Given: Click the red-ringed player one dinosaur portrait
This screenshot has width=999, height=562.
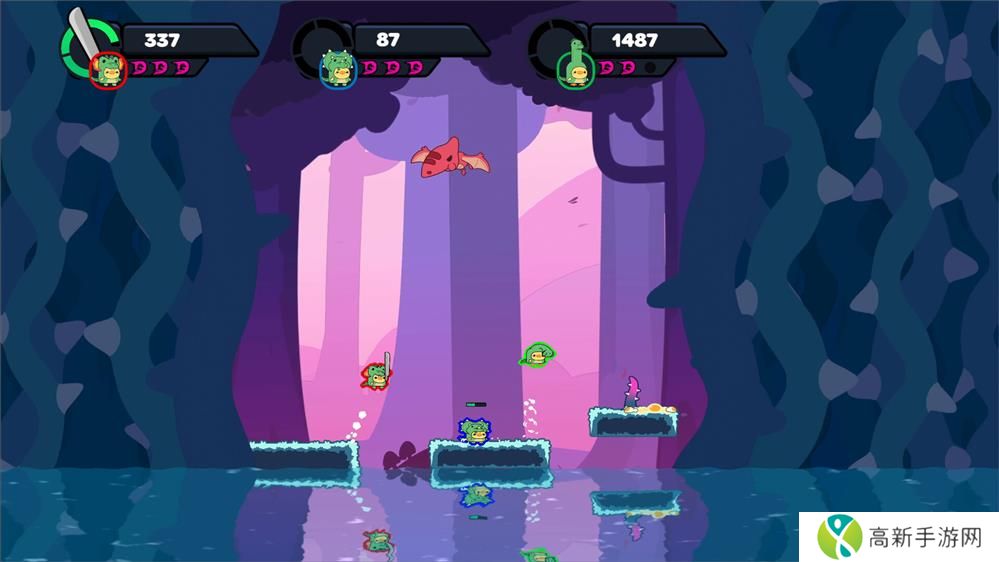Looking at the screenshot, I should [107, 71].
